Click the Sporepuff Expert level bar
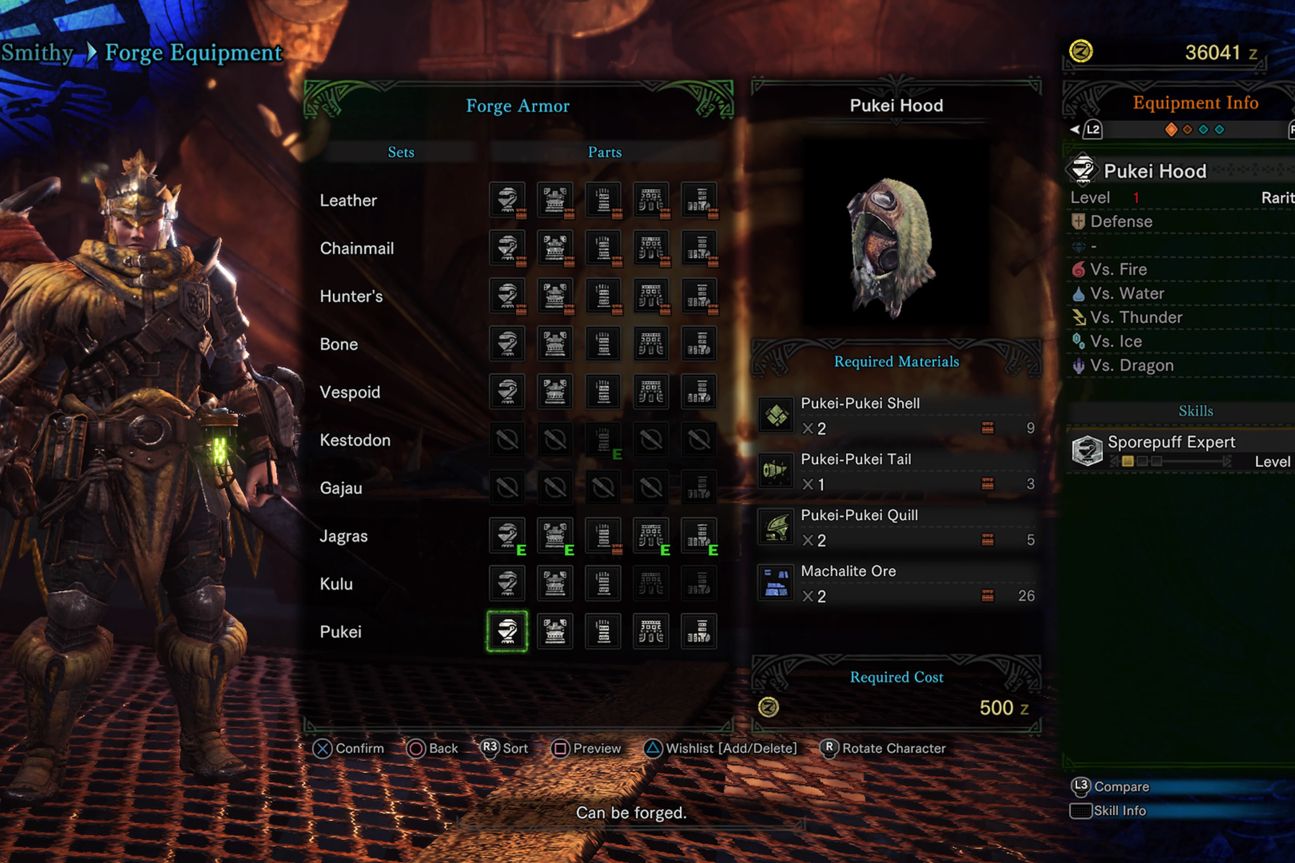1295x863 pixels. point(1140,462)
